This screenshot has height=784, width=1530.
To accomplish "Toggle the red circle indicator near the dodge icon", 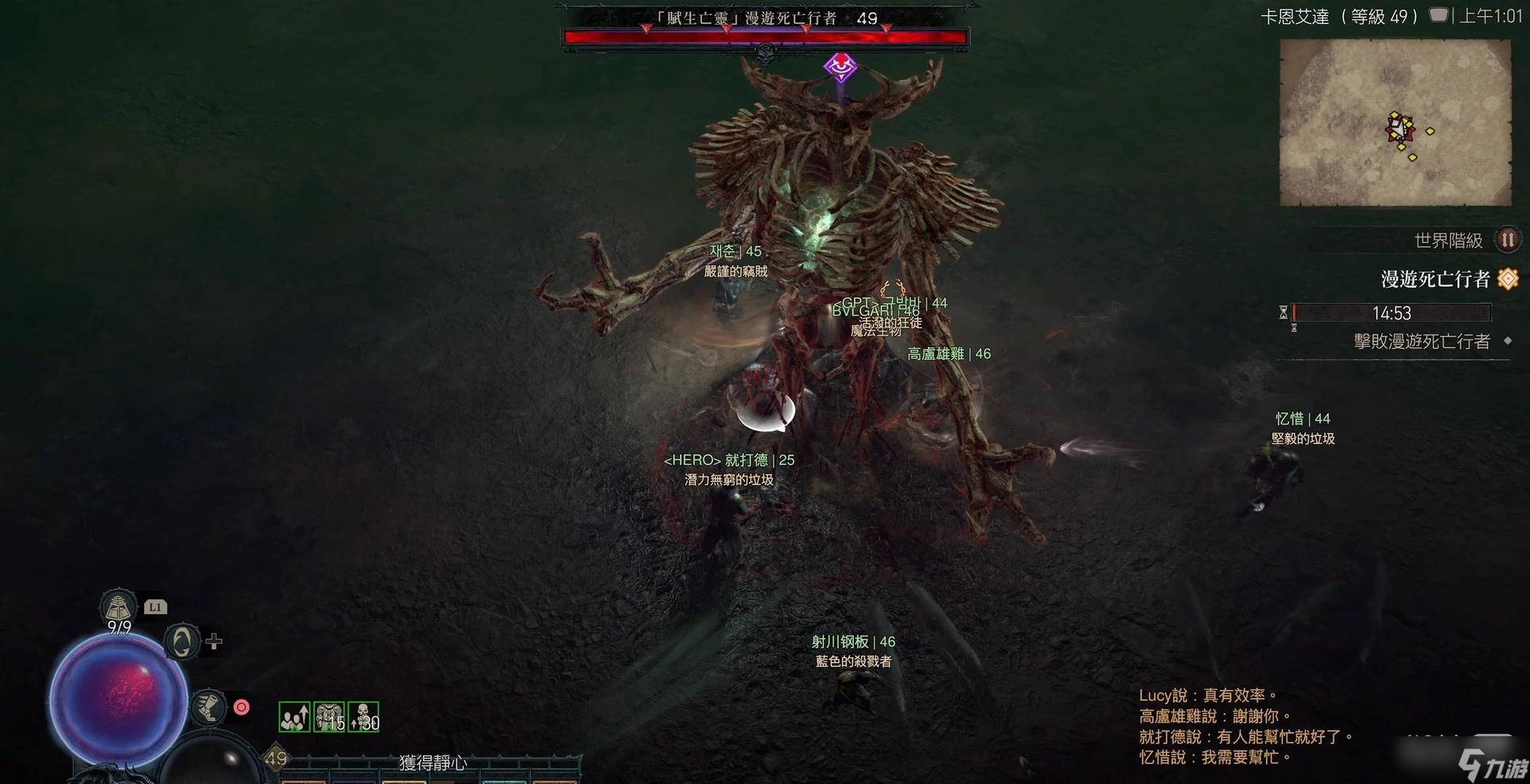I will click(241, 708).
